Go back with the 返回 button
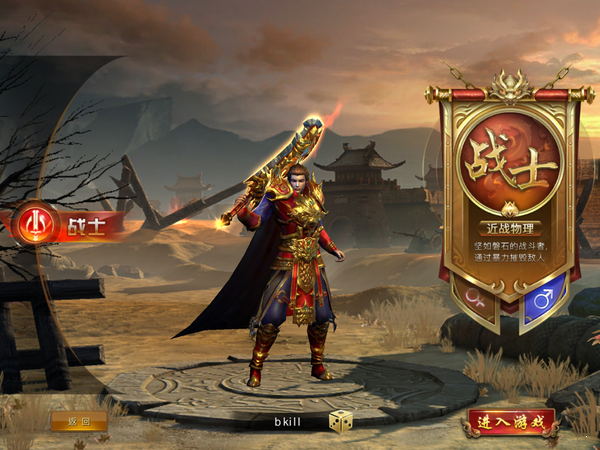The height and width of the screenshot is (450, 600). click(79, 421)
